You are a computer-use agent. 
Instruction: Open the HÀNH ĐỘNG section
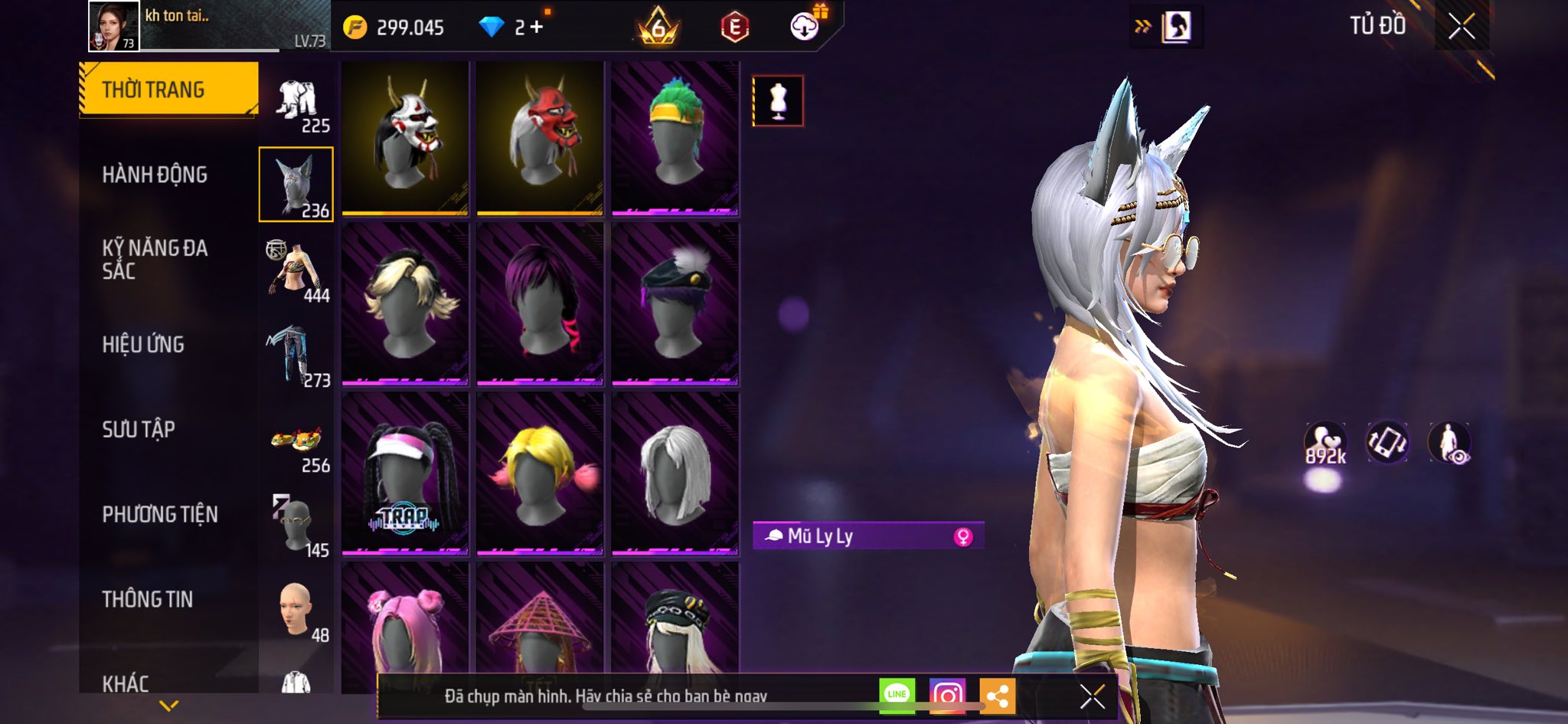pos(155,175)
